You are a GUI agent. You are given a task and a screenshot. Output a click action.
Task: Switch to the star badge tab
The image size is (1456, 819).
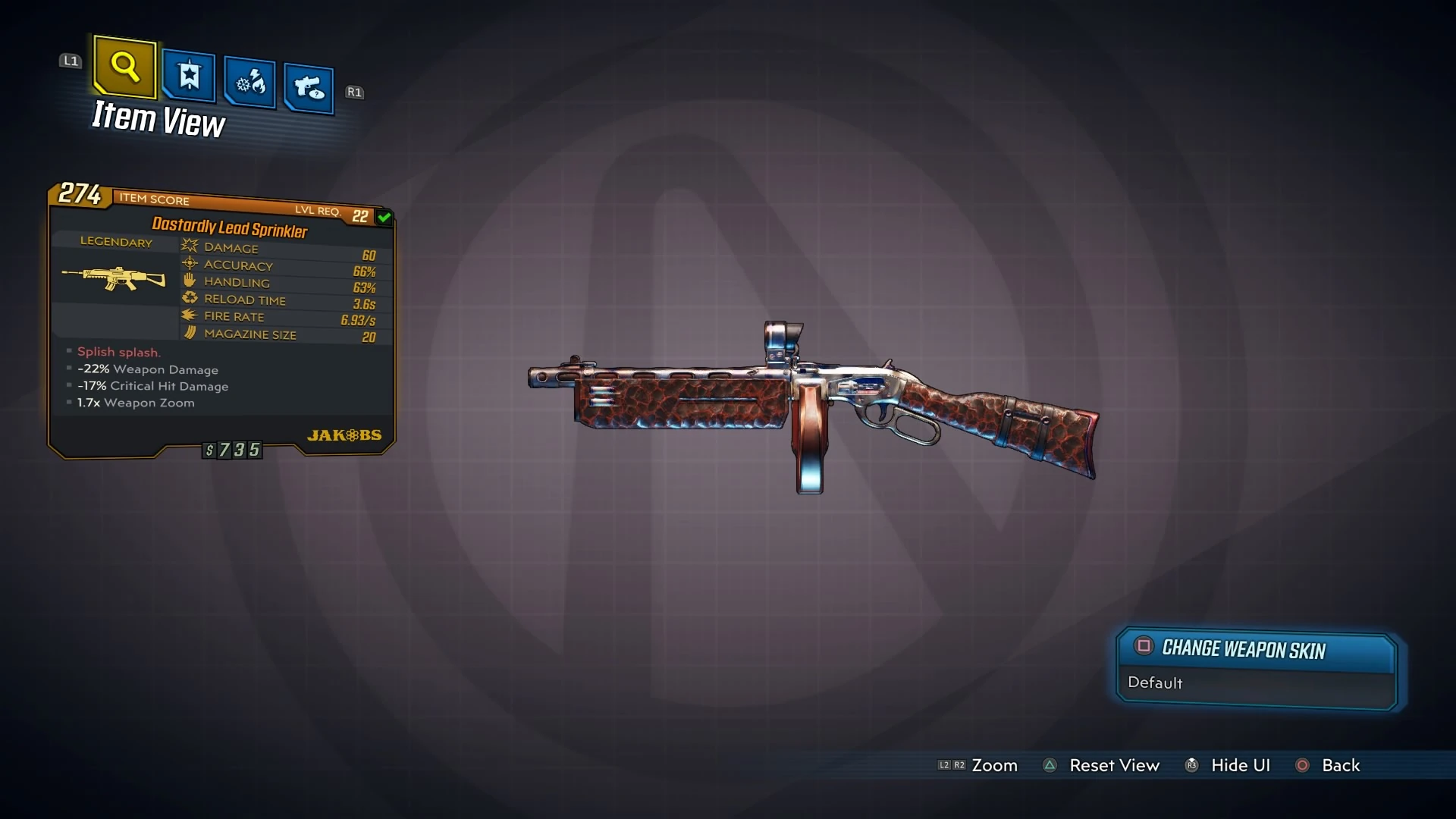189,76
